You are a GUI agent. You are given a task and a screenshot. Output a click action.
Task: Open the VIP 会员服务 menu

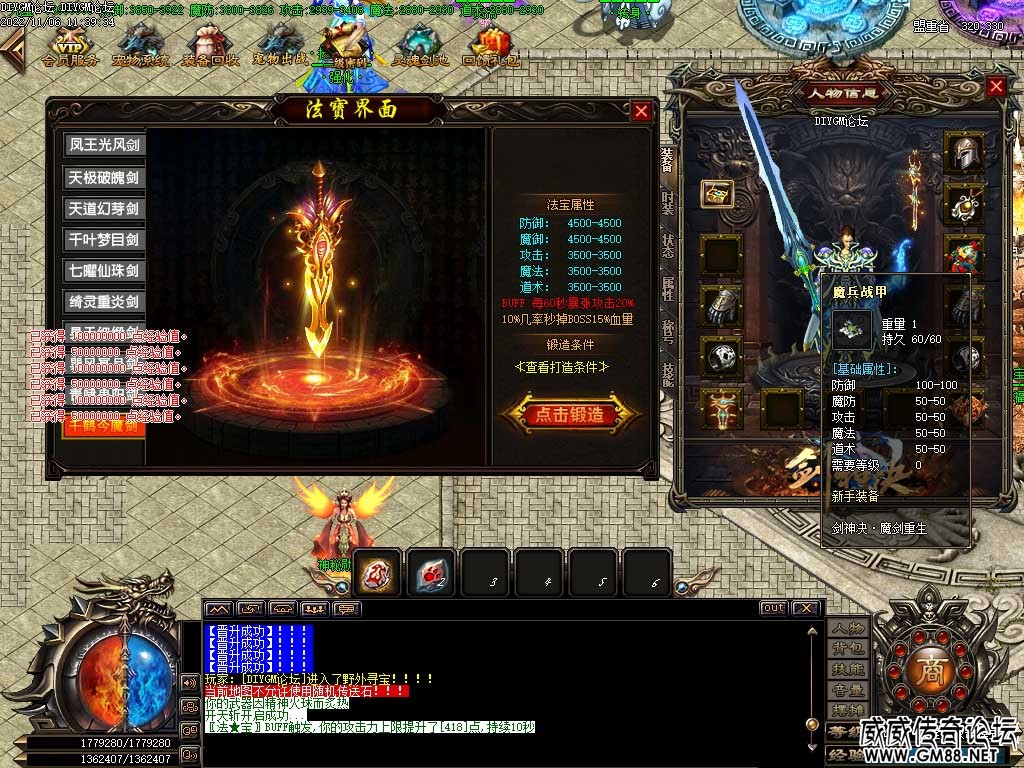(x=70, y=45)
